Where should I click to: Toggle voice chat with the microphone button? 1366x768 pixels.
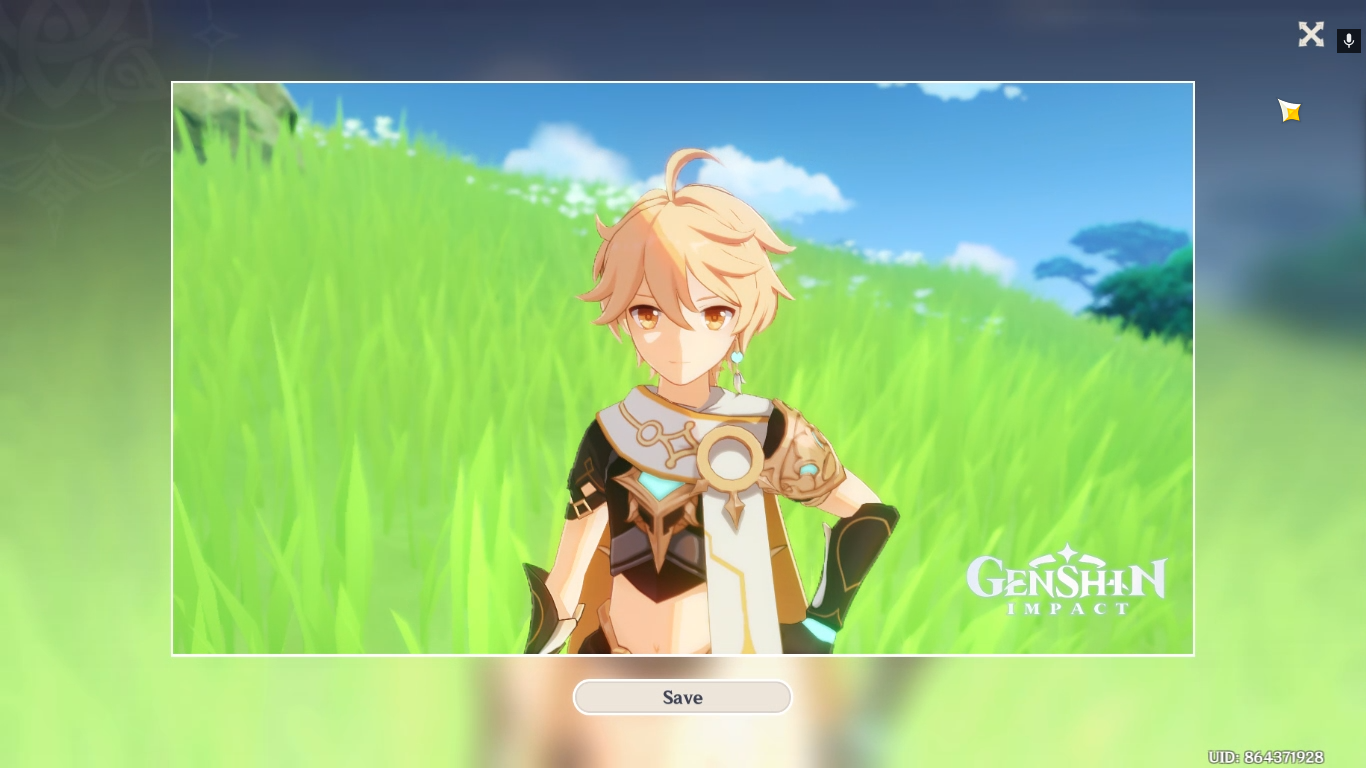click(1348, 41)
